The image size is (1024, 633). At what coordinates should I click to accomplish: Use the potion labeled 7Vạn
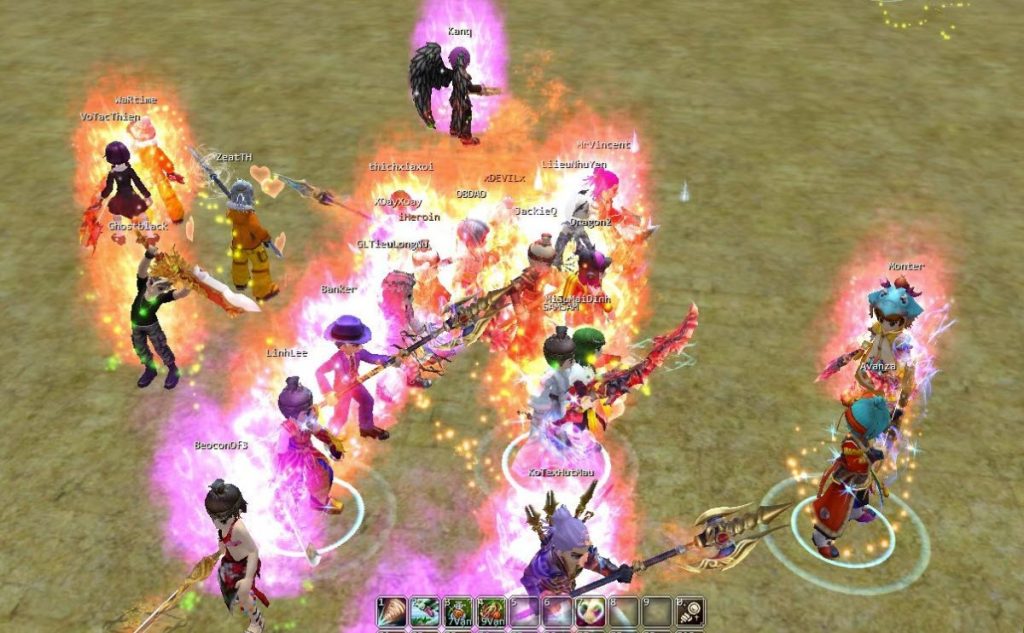point(458,612)
